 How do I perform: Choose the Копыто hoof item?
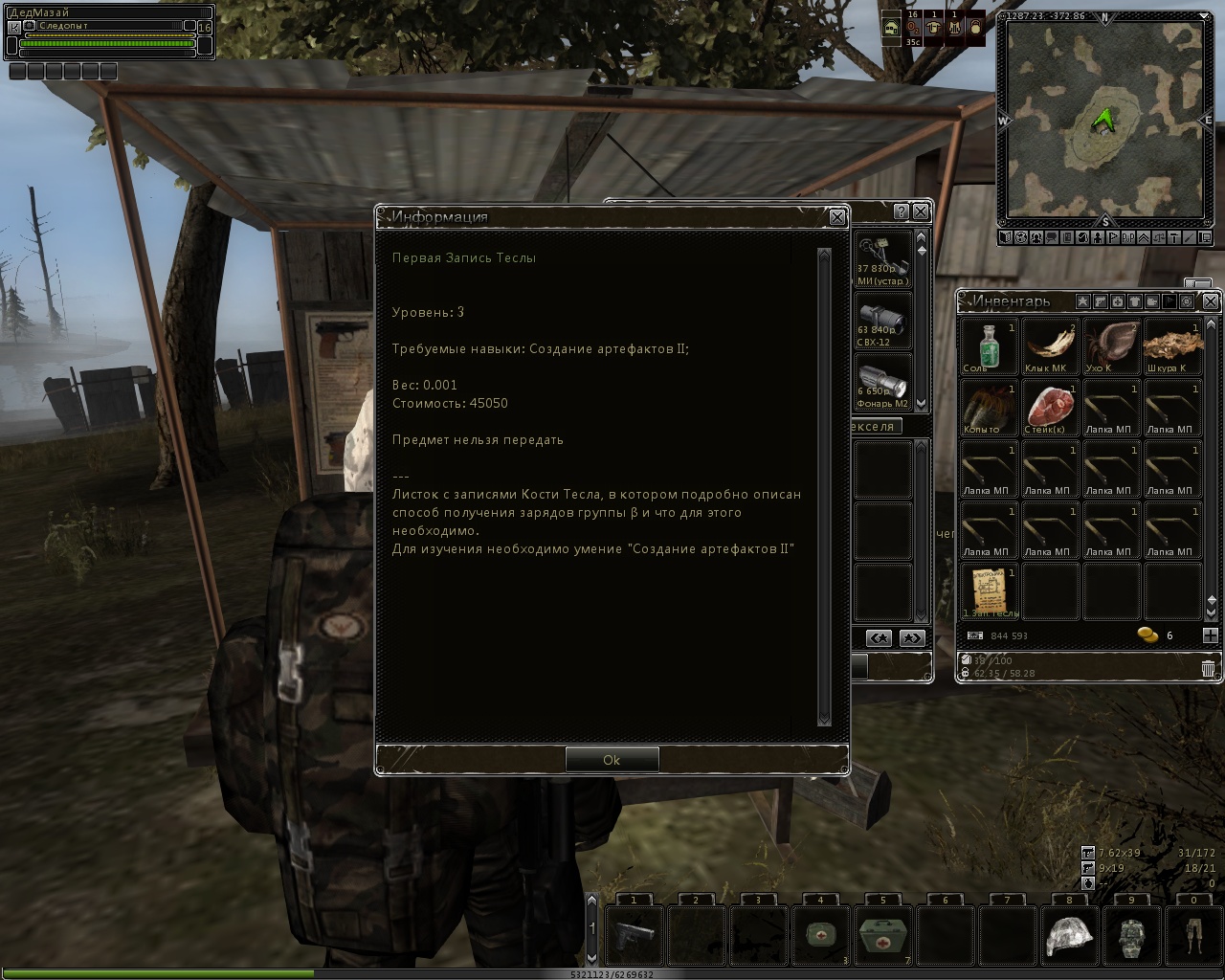988,407
